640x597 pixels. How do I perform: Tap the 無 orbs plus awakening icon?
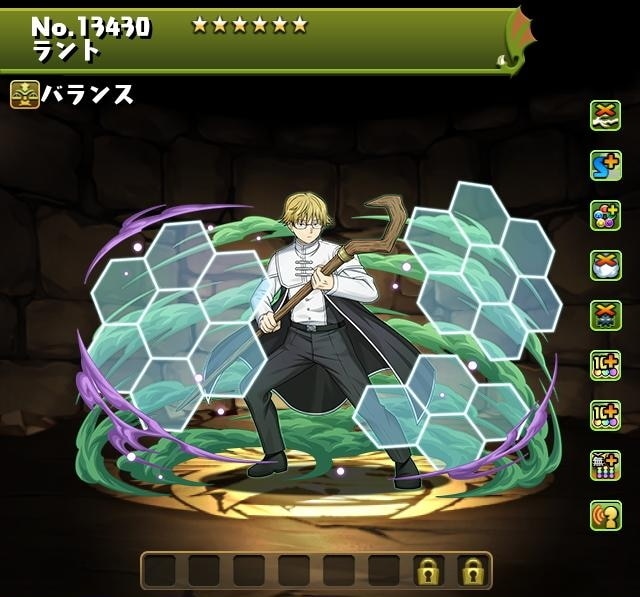(x=605, y=464)
